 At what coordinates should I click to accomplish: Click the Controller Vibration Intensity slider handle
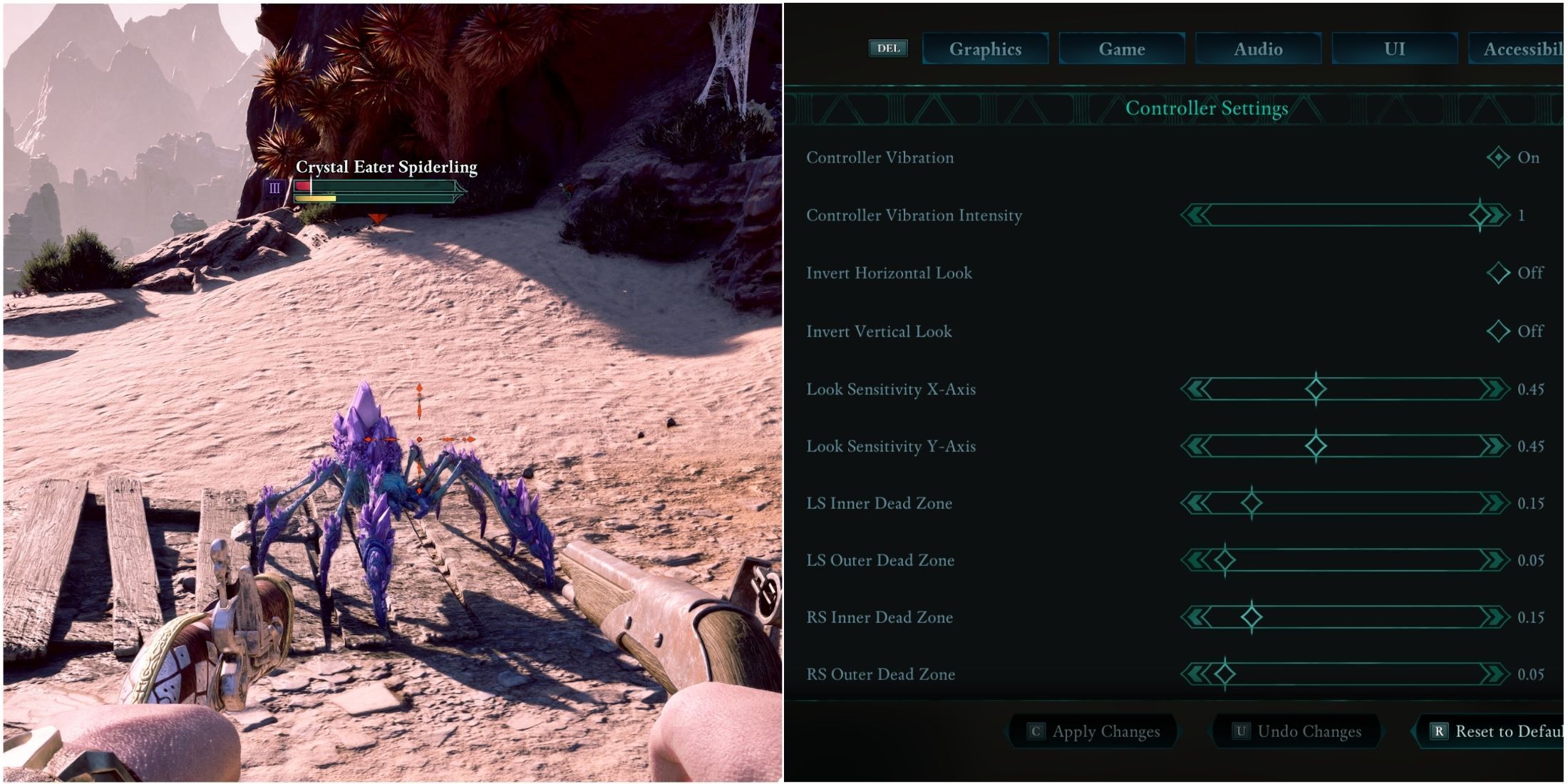(1482, 215)
